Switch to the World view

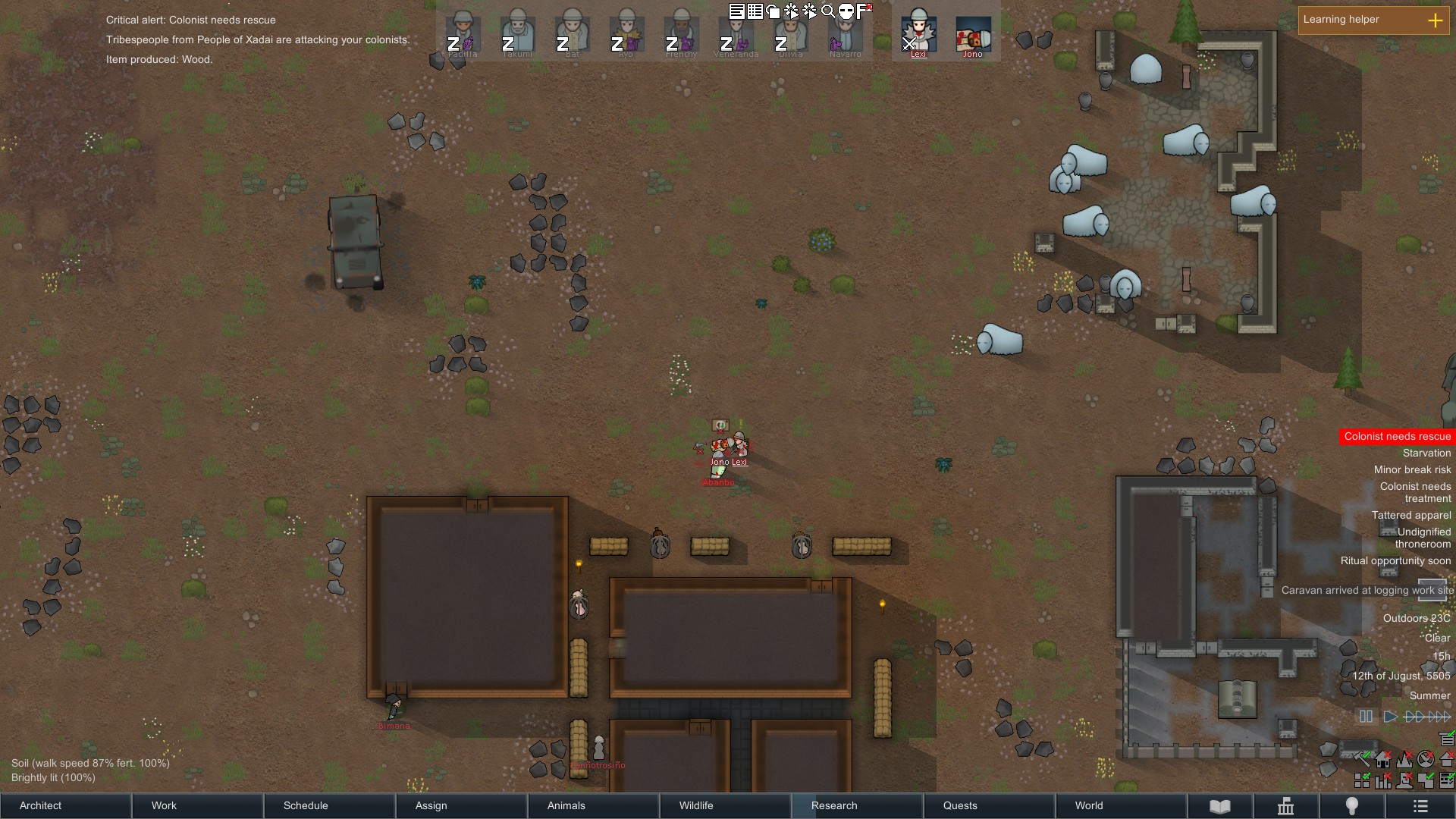click(x=1121, y=805)
